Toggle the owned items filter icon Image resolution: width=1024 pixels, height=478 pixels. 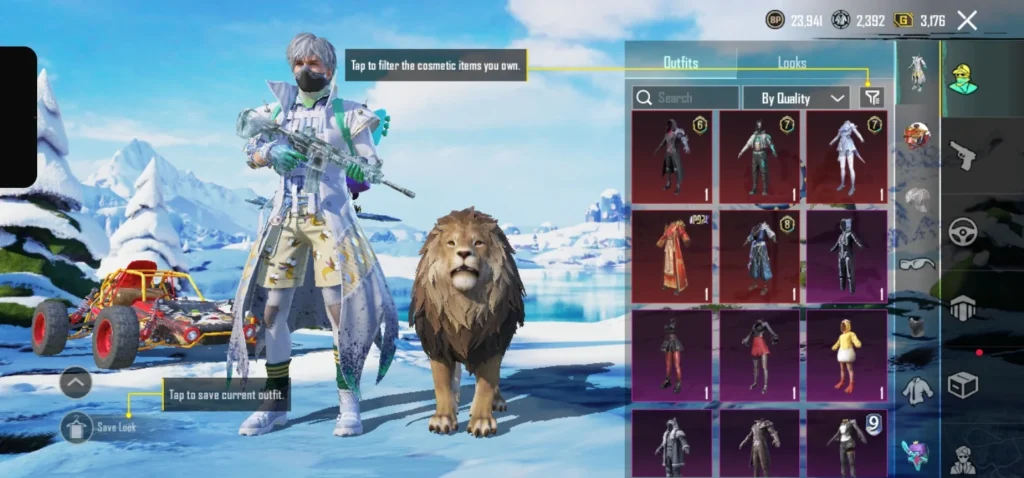coord(873,97)
